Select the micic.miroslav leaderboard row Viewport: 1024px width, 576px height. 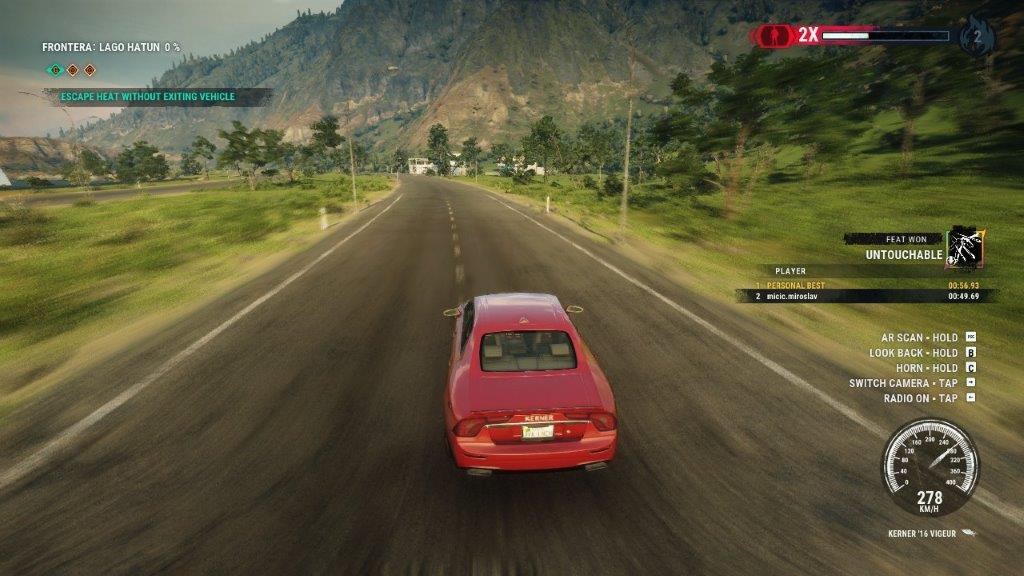(x=866, y=296)
